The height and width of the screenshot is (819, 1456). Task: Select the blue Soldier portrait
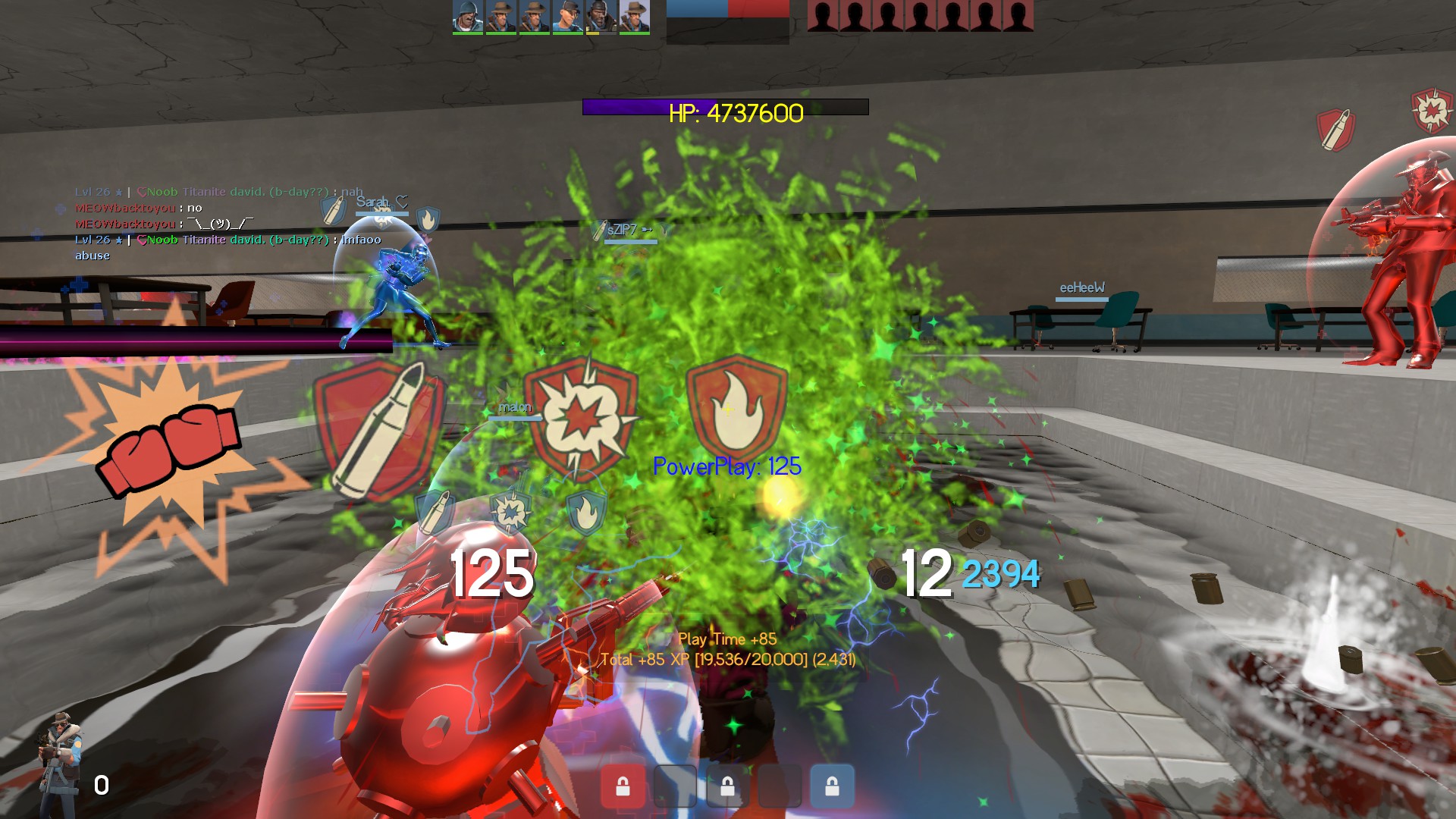click(x=467, y=17)
